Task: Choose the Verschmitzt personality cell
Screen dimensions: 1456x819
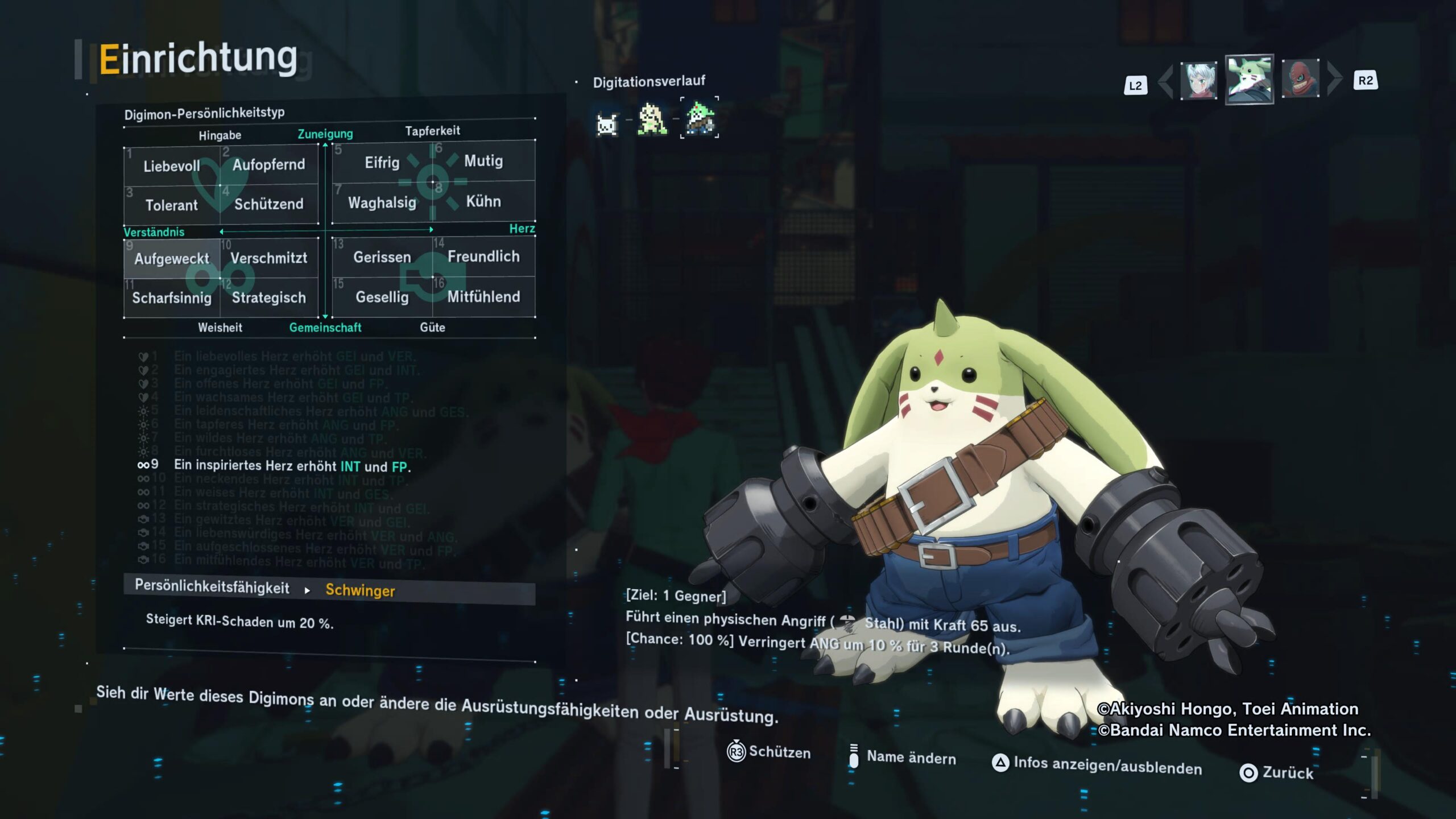Action: tap(268, 258)
